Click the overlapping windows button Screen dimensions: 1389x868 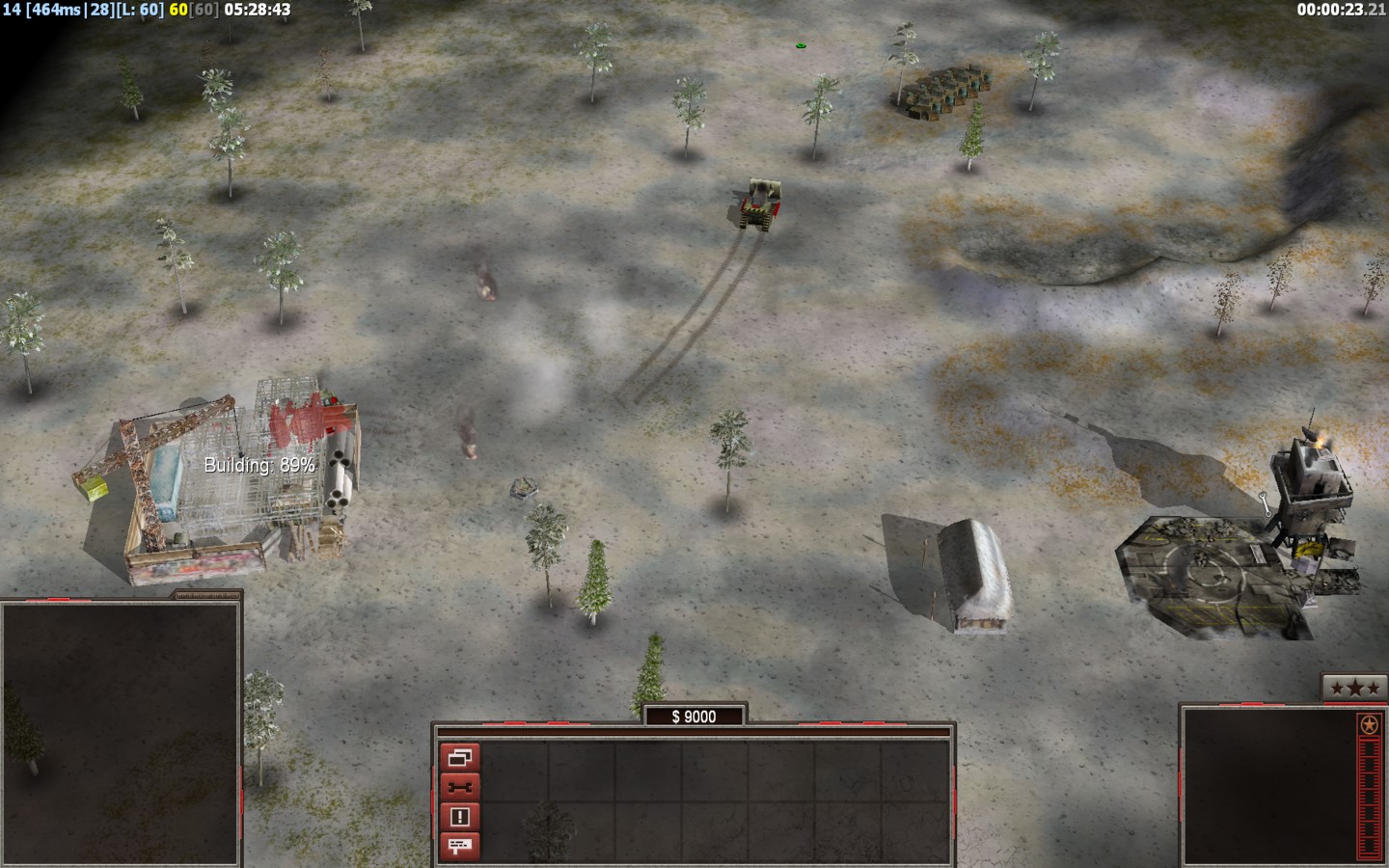(x=459, y=758)
